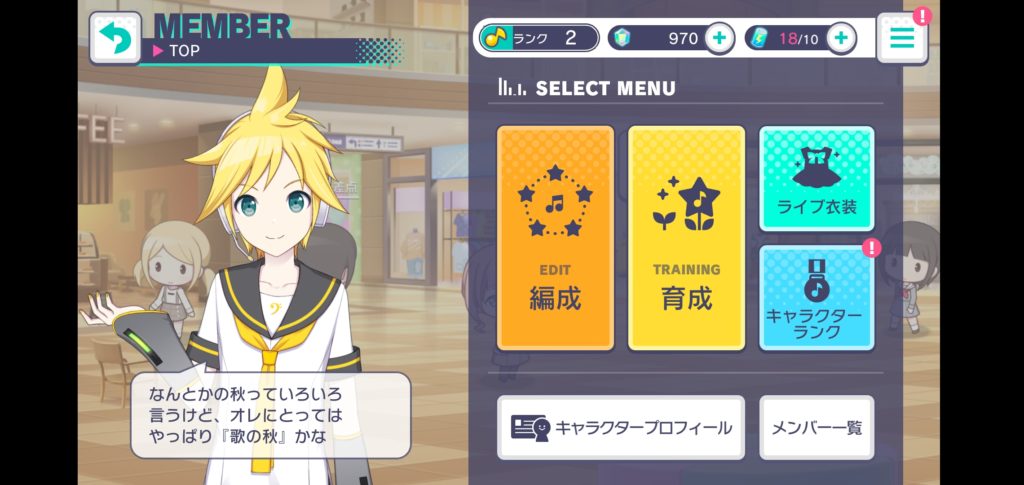This screenshot has height=485, width=1024.
Task: Open キャラクターランク character rank menu
Action: point(816,297)
